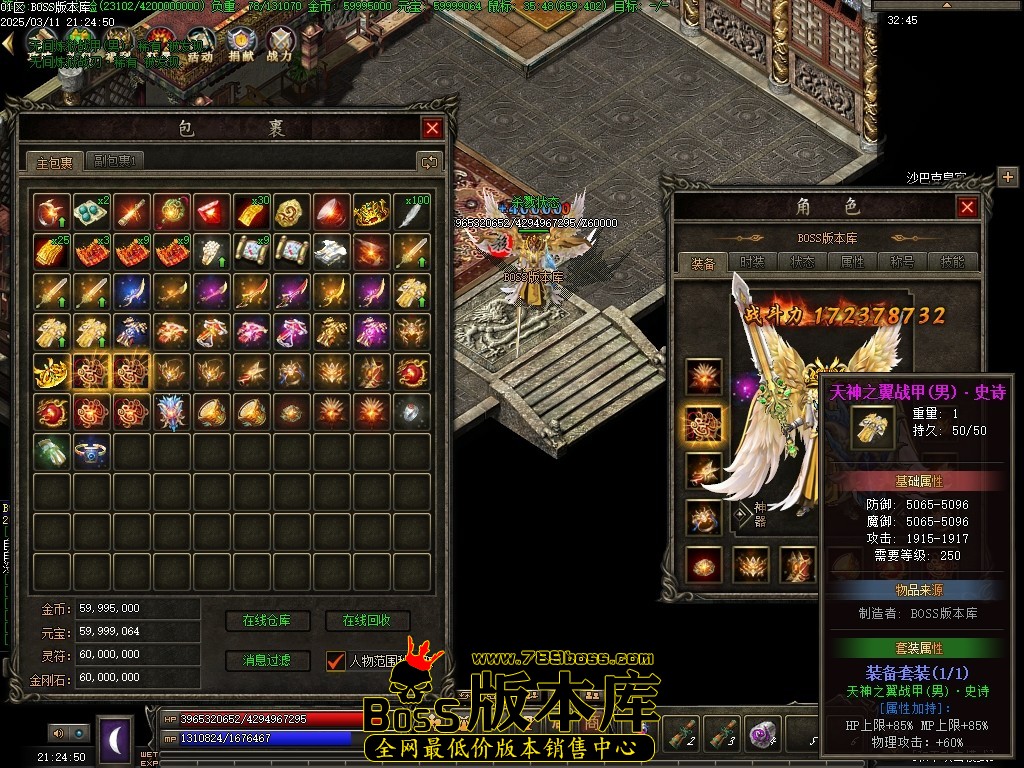The height and width of the screenshot is (768, 1024).
Task: Select the 主包裹 main bag tab
Action: click(55, 162)
